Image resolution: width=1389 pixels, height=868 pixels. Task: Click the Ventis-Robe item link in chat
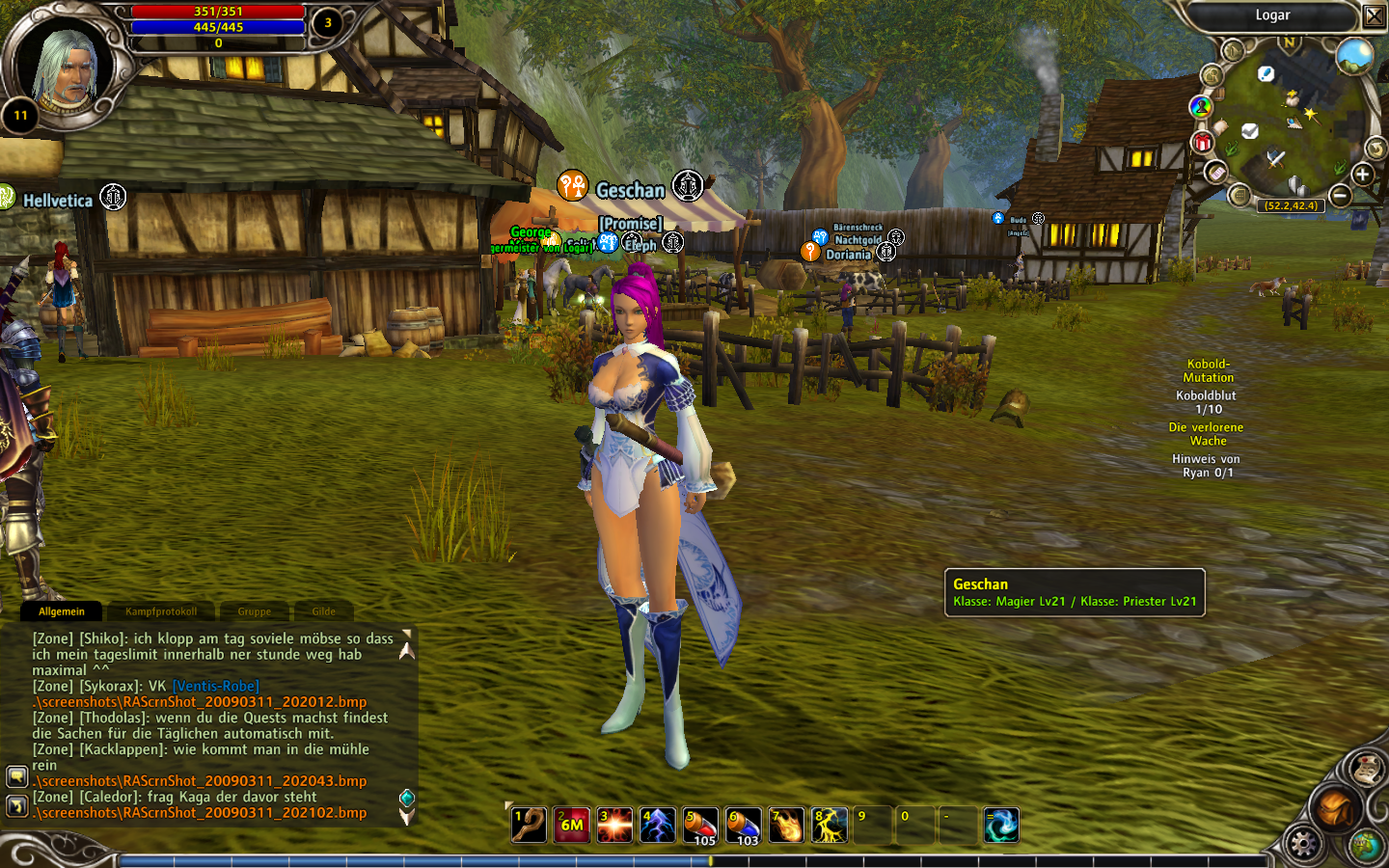pyautogui.click(x=216, y=686)
